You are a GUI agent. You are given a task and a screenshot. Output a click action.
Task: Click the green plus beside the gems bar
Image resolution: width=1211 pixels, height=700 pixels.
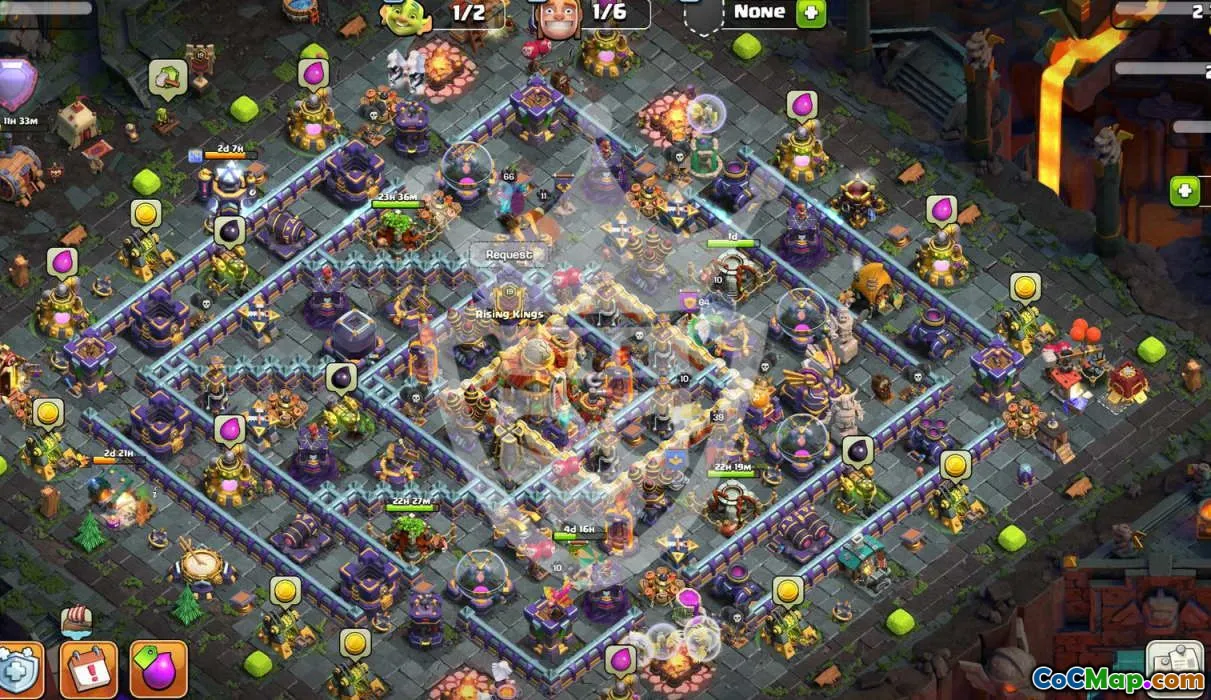pyautogui.click(x=1185, y=190)
